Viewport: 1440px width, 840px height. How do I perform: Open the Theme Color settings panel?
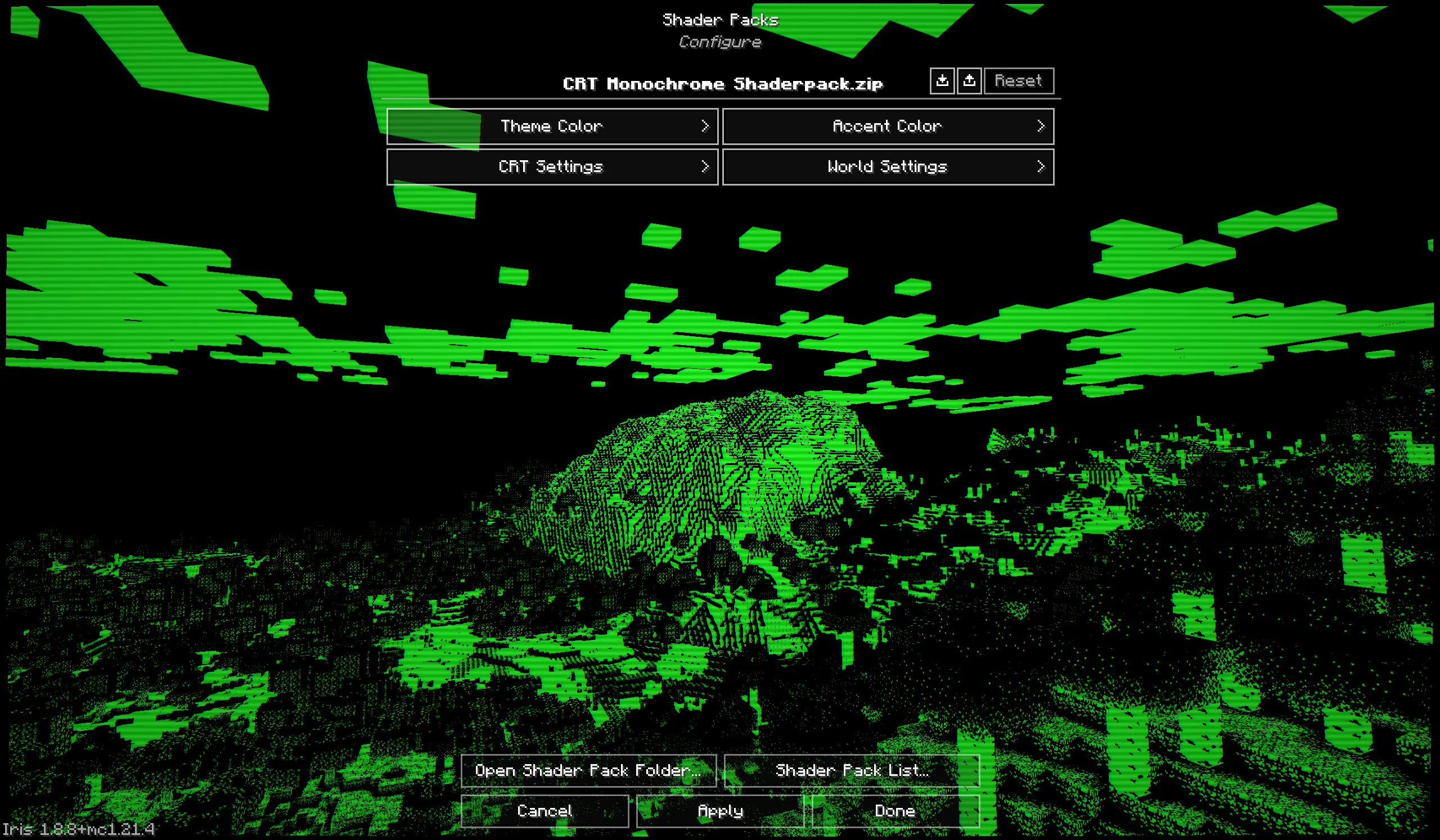pyautogui.click(x=552, y=126)
